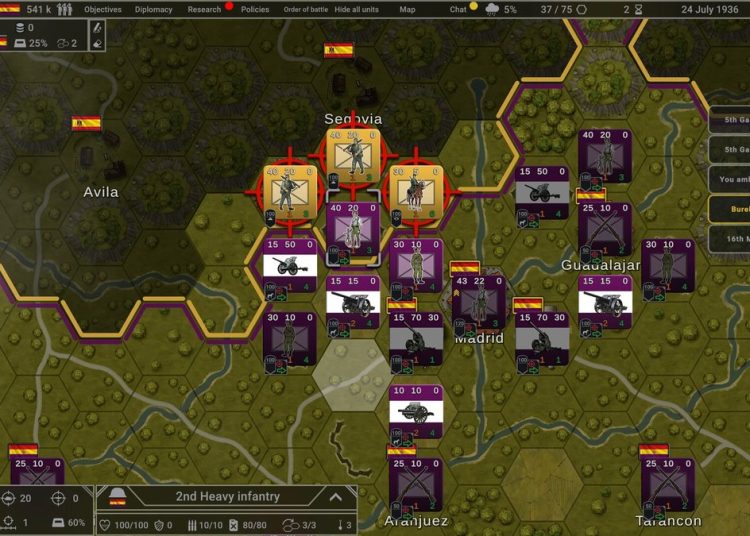Open the highlighted 'Burel...' notification
This screenshot has width=750, height=536.
[x=729, y=210]
